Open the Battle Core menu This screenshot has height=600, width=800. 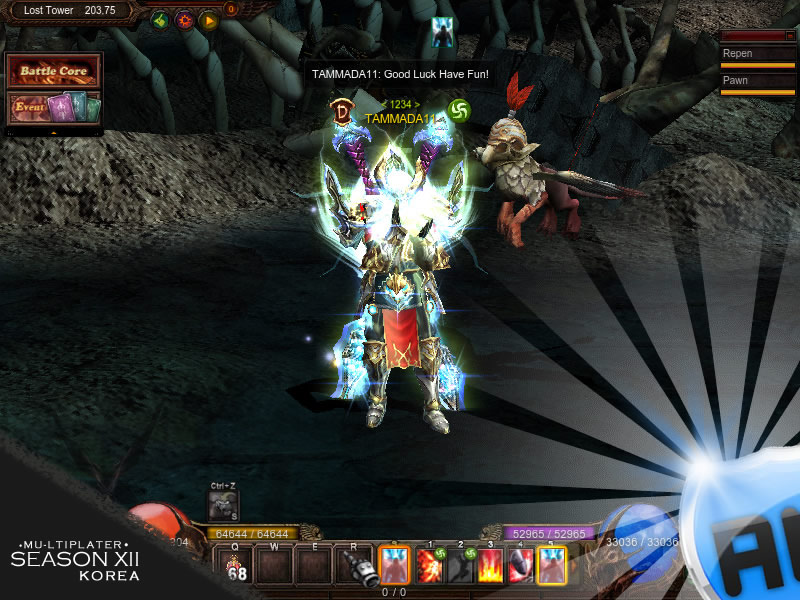[x=54, y=72]
